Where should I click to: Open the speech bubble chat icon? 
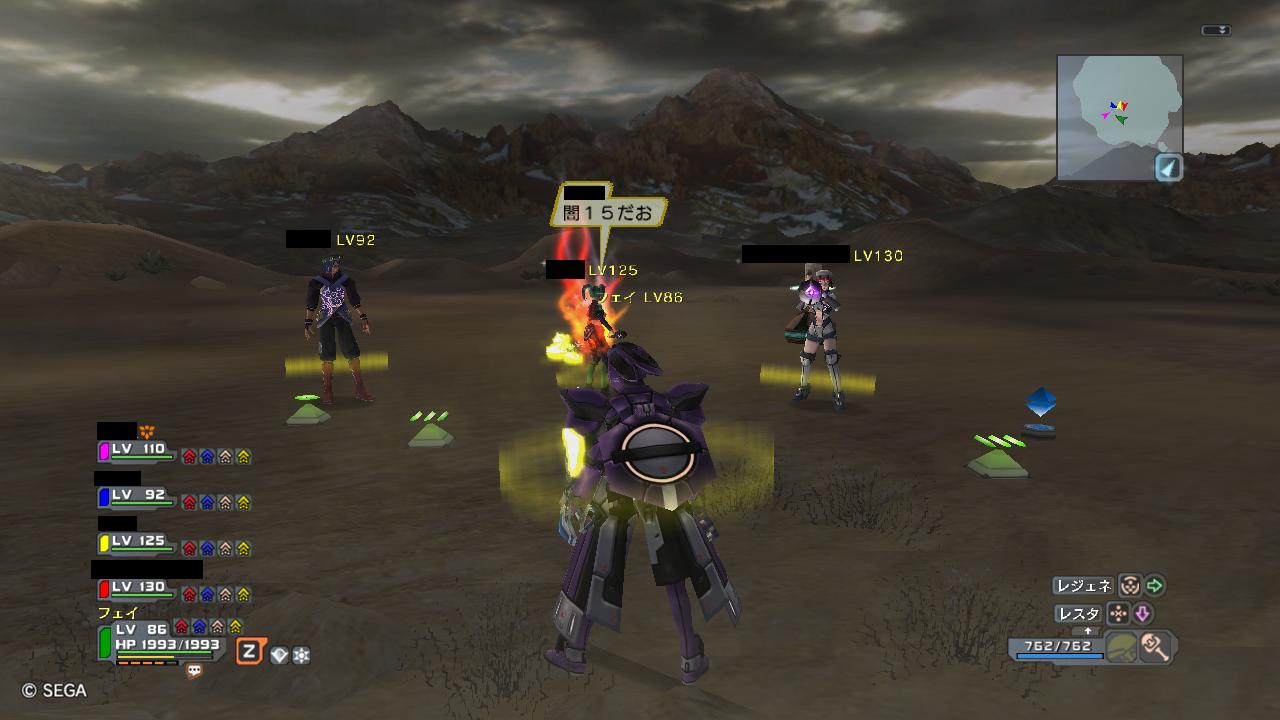[194, 672]
